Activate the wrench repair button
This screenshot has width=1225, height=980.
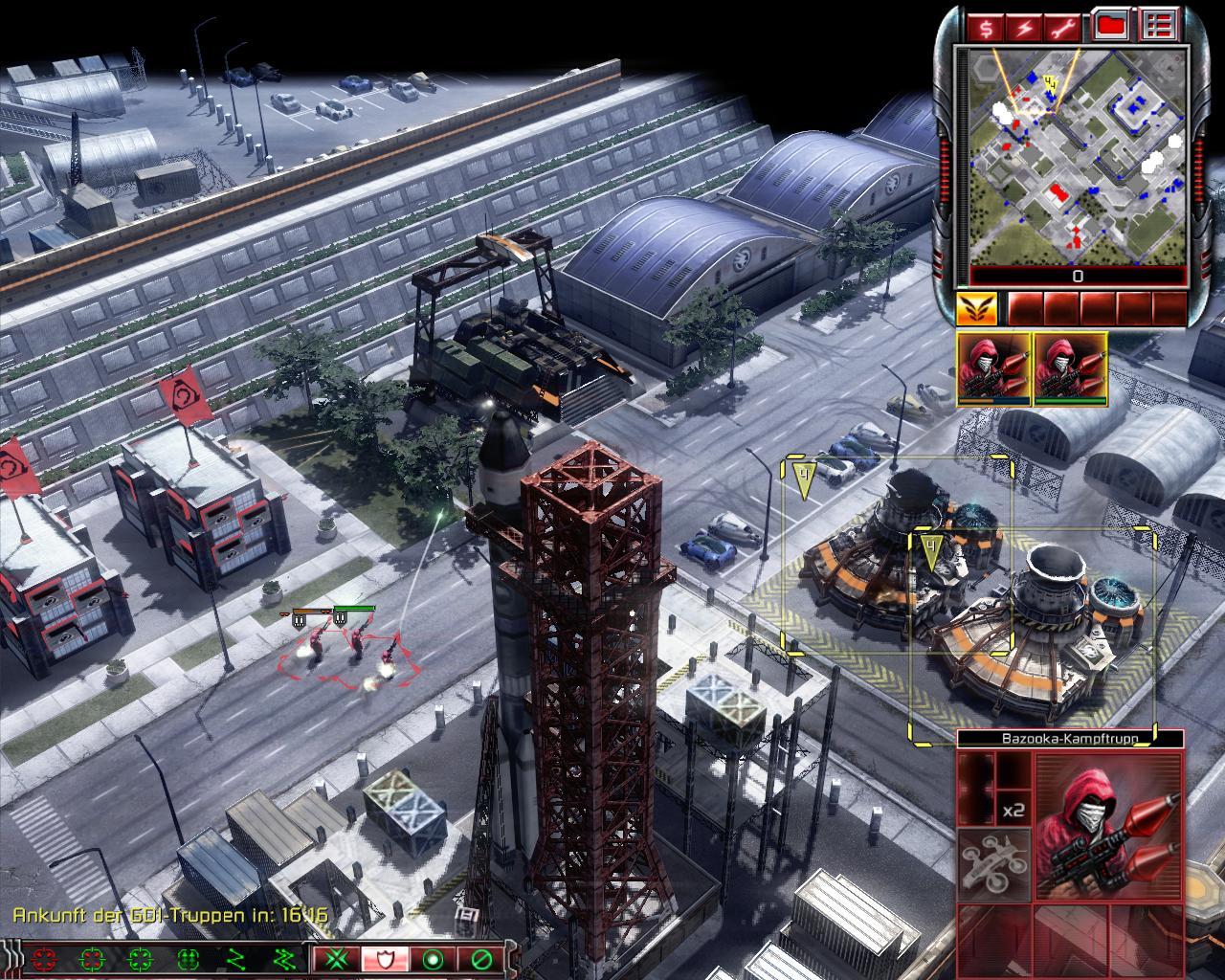pos(1062,26)
